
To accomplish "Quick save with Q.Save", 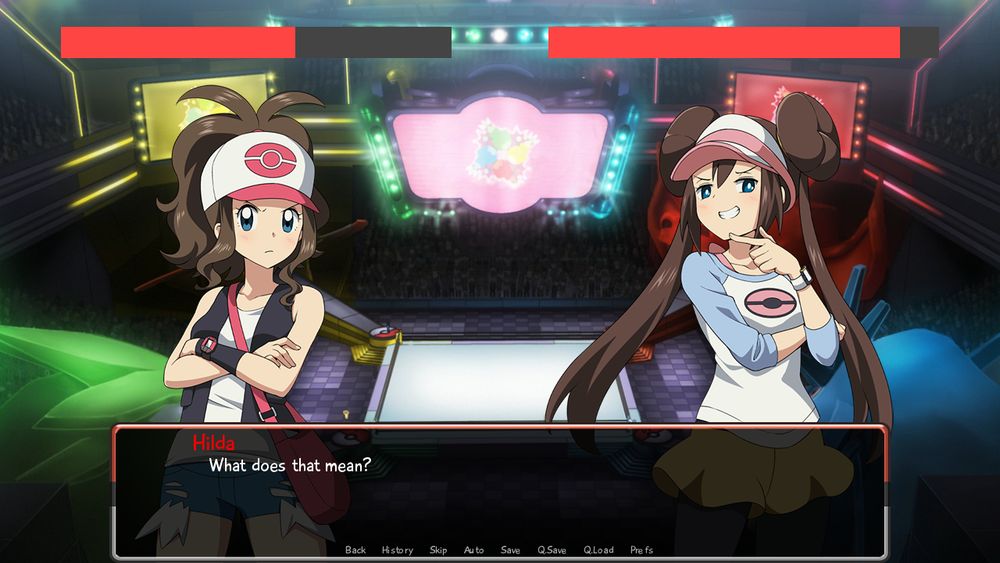I will coord(552,550).
